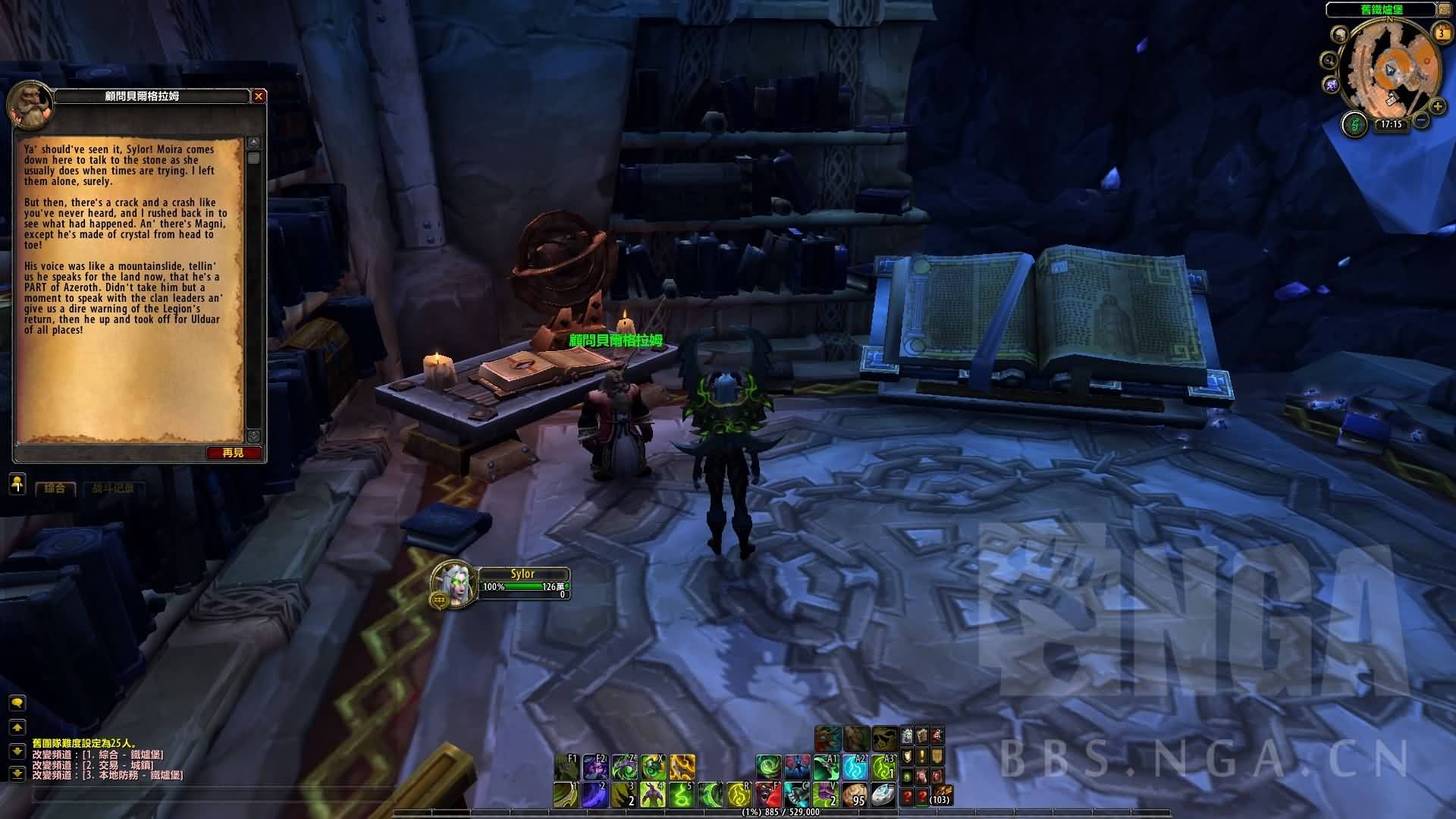Click the green class hall rune button

[1354, 124]
